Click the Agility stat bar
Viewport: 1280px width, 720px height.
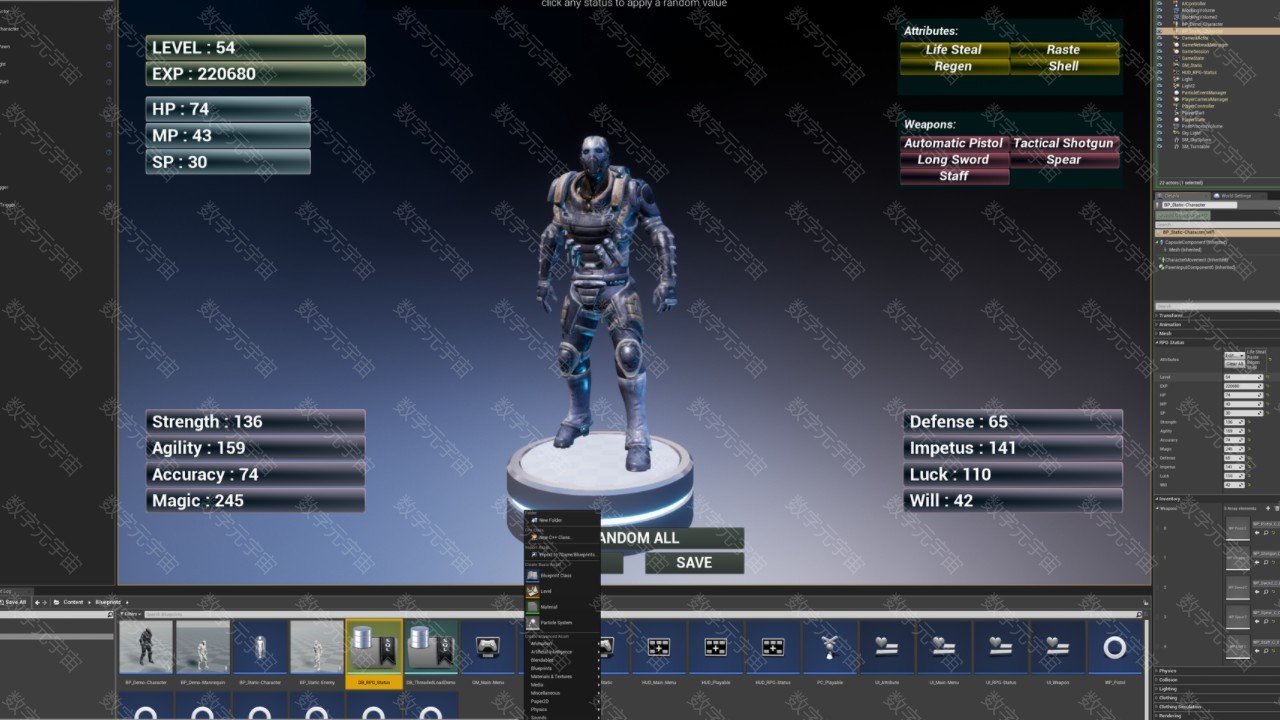tap(255, 448)
